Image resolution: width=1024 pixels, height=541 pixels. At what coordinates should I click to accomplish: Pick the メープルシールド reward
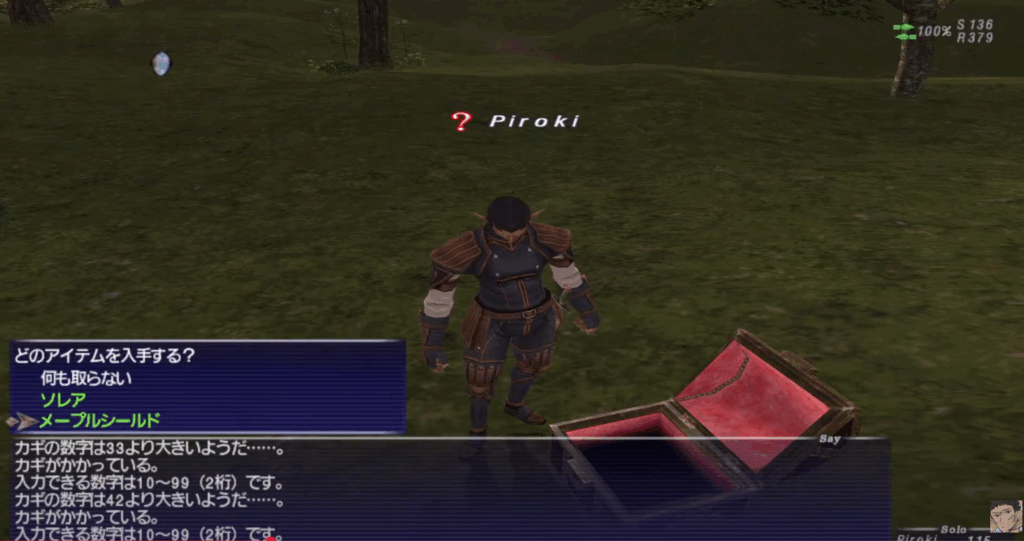pyautogui.click(x=99, y=421)
